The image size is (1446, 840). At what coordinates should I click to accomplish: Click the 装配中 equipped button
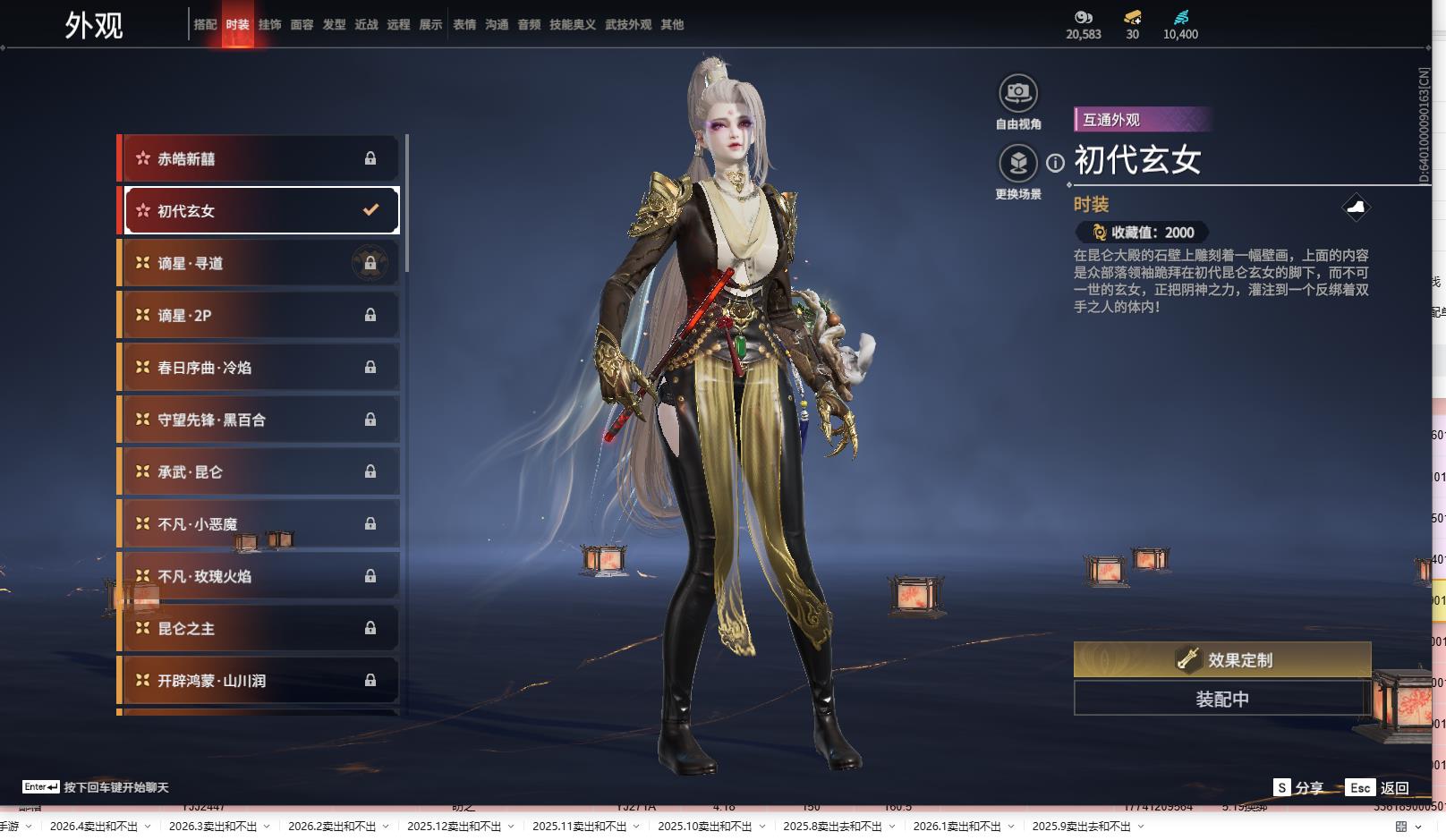[x=1221, y=699]
